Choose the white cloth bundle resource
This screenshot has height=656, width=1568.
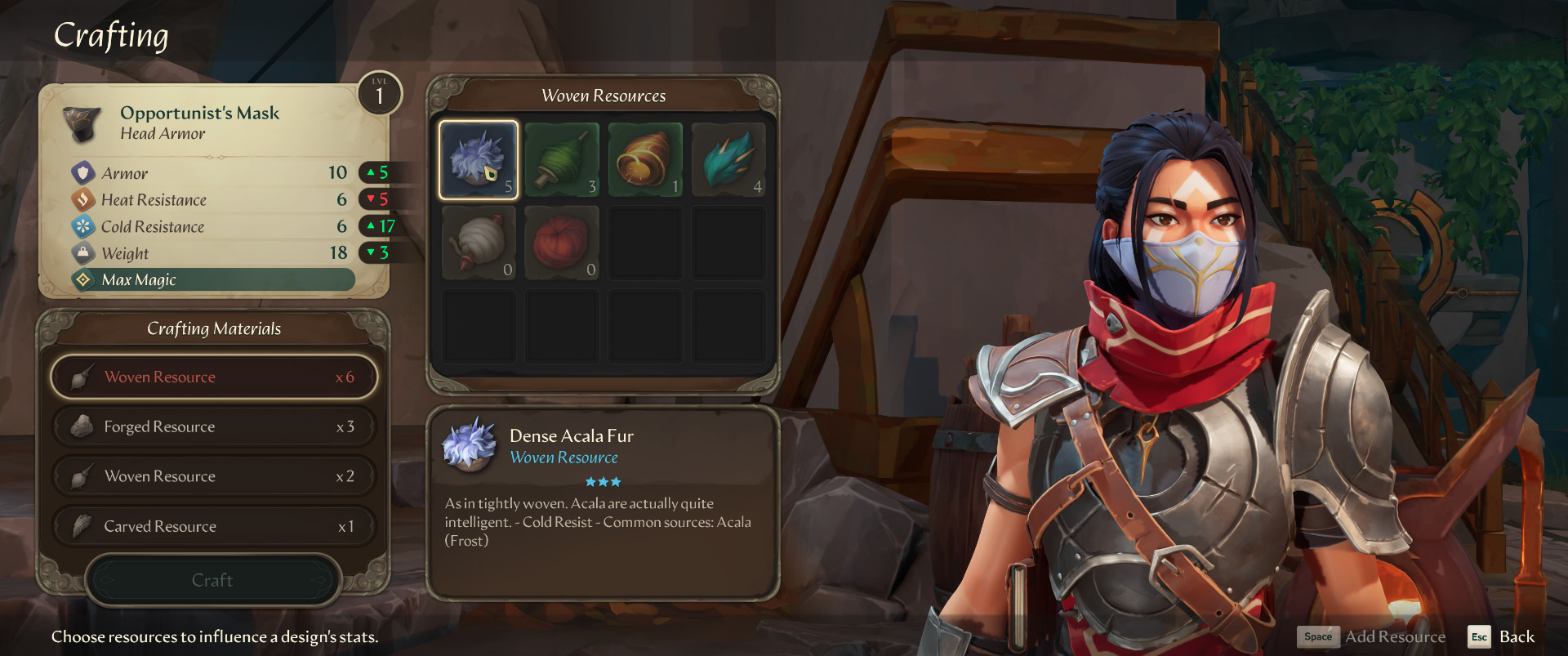(x=479, y=243)
